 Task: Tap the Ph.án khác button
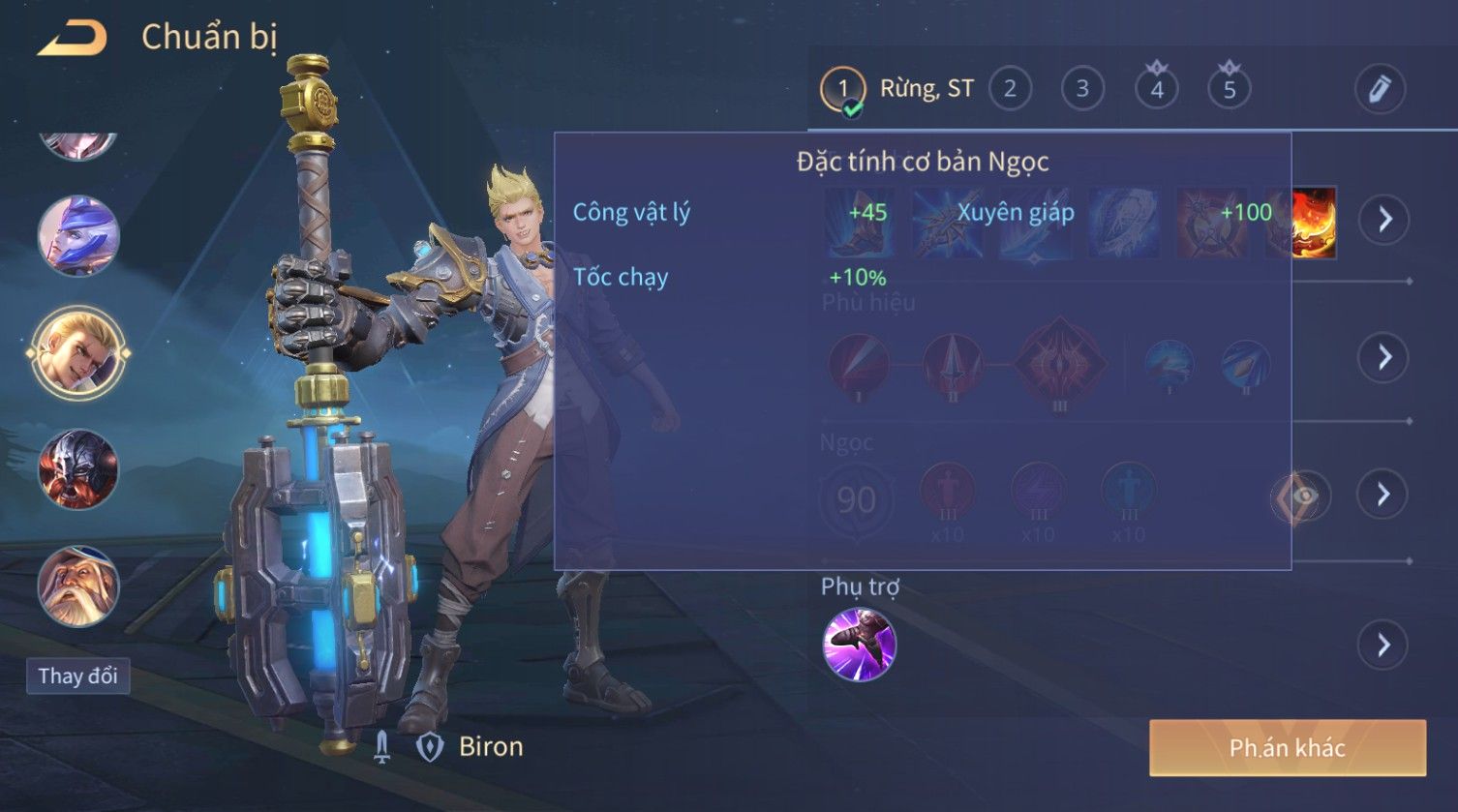1287,747
